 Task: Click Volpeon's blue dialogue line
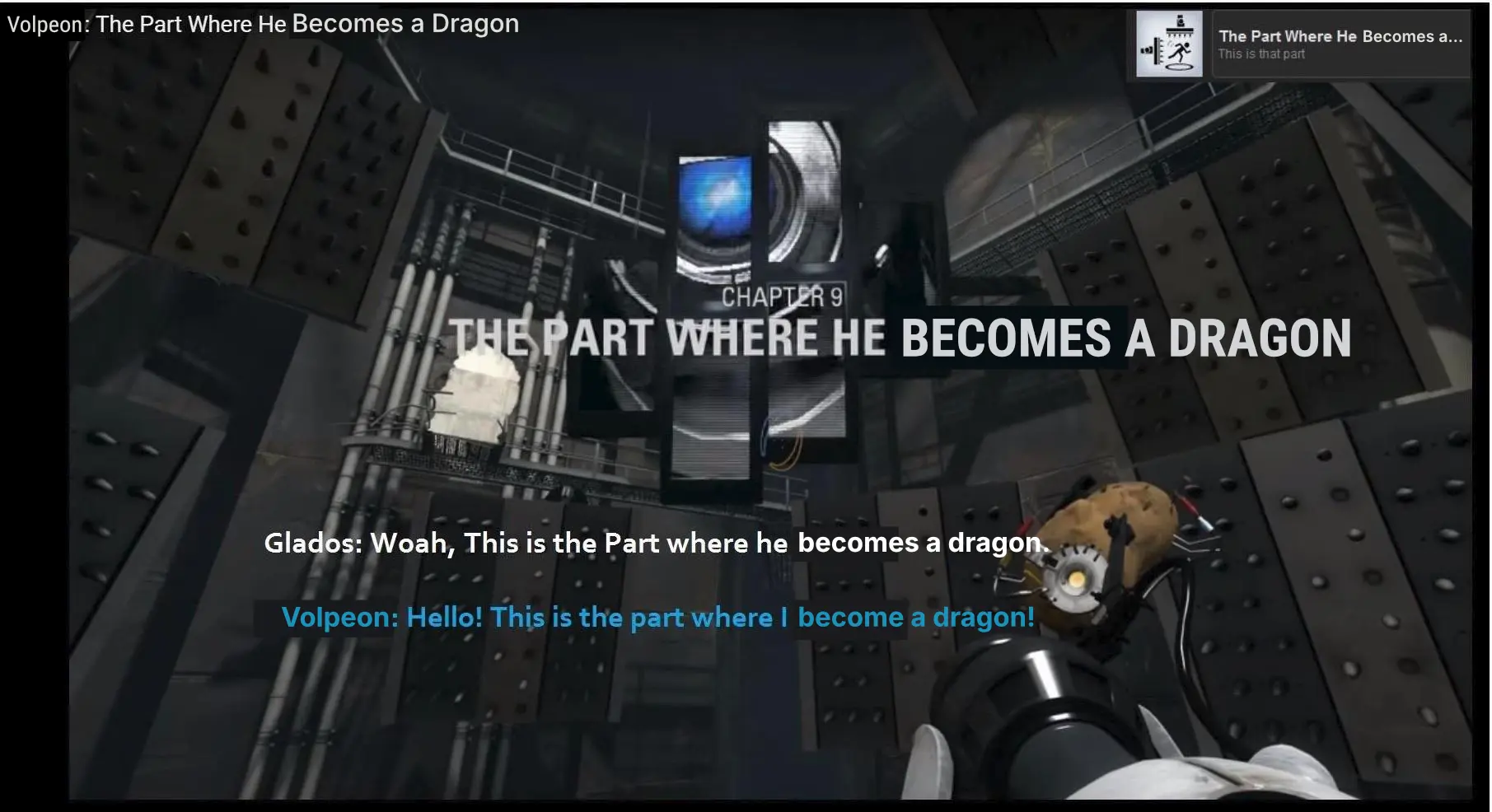[657, 618]
